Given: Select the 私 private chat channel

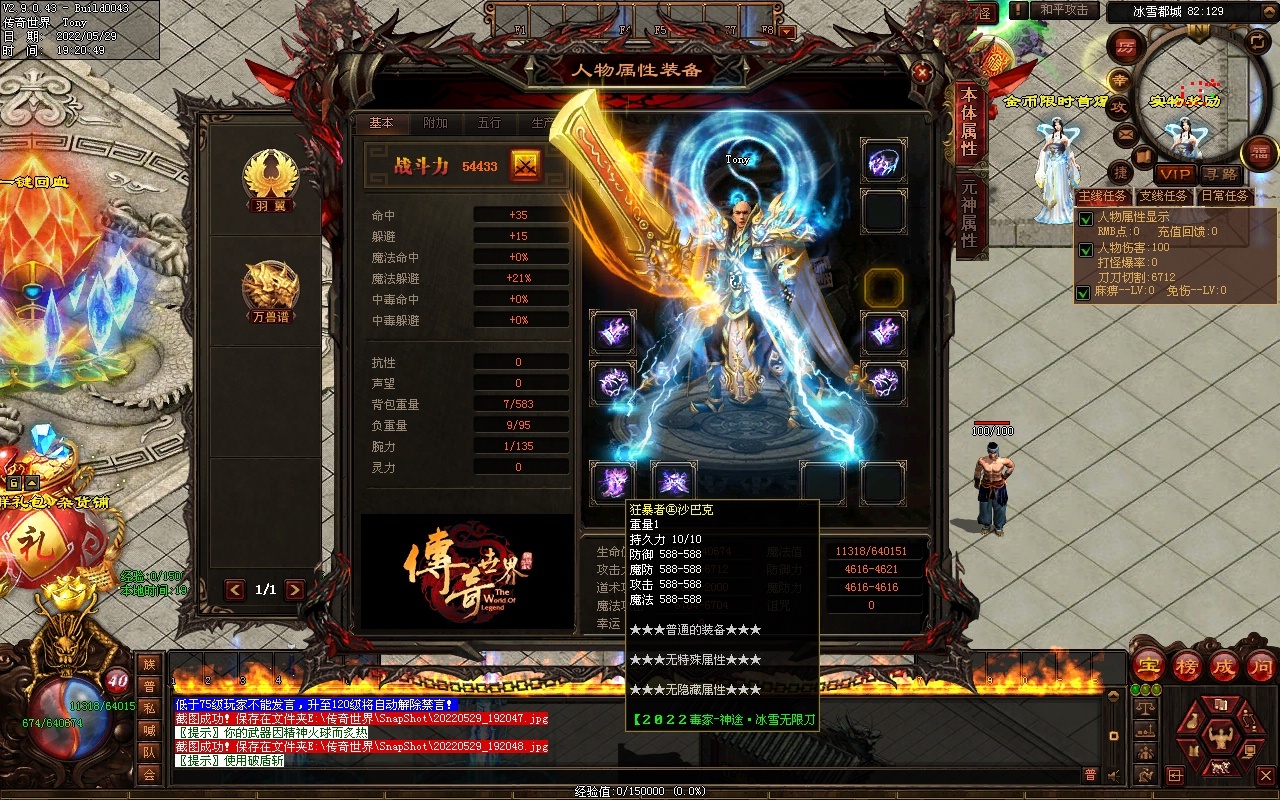Looking at the screenshot, I should point(149,708).
